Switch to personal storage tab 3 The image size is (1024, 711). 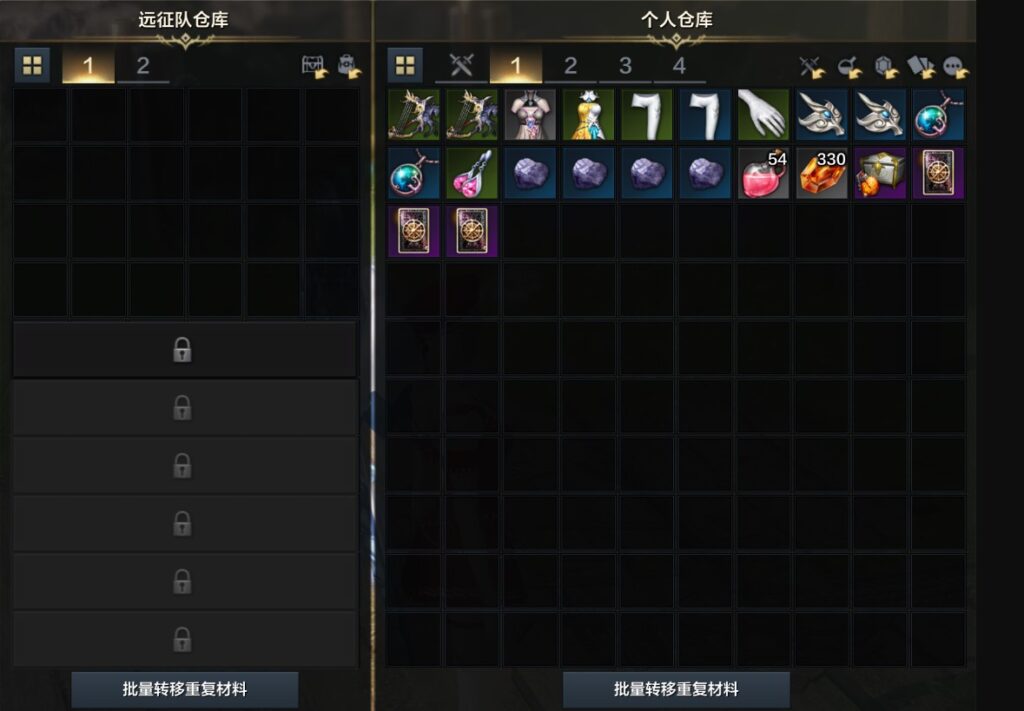point(625,66)
